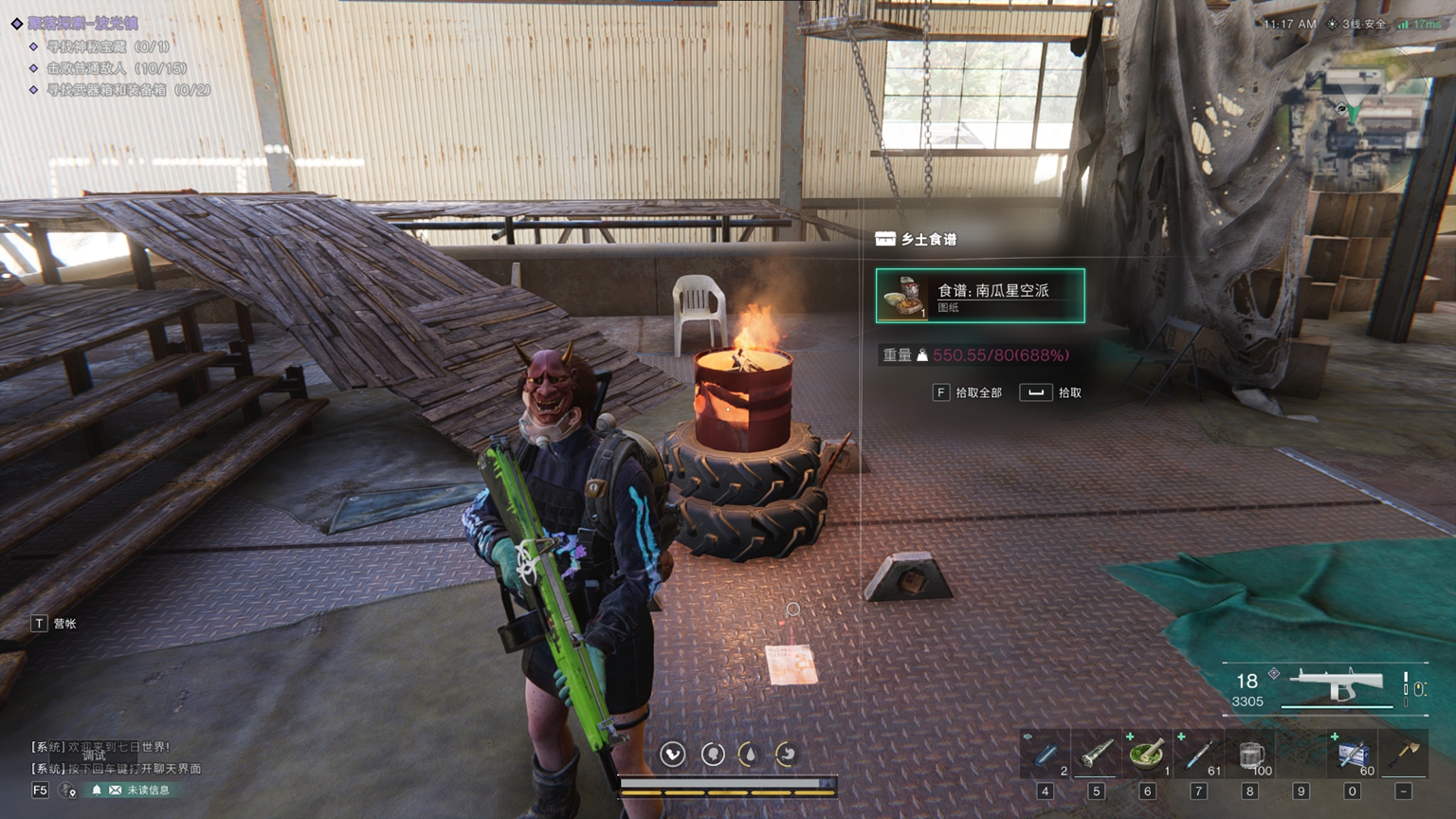Click the head sanity status icon
Screen dimensions: 1456x819
click(712, 754)
